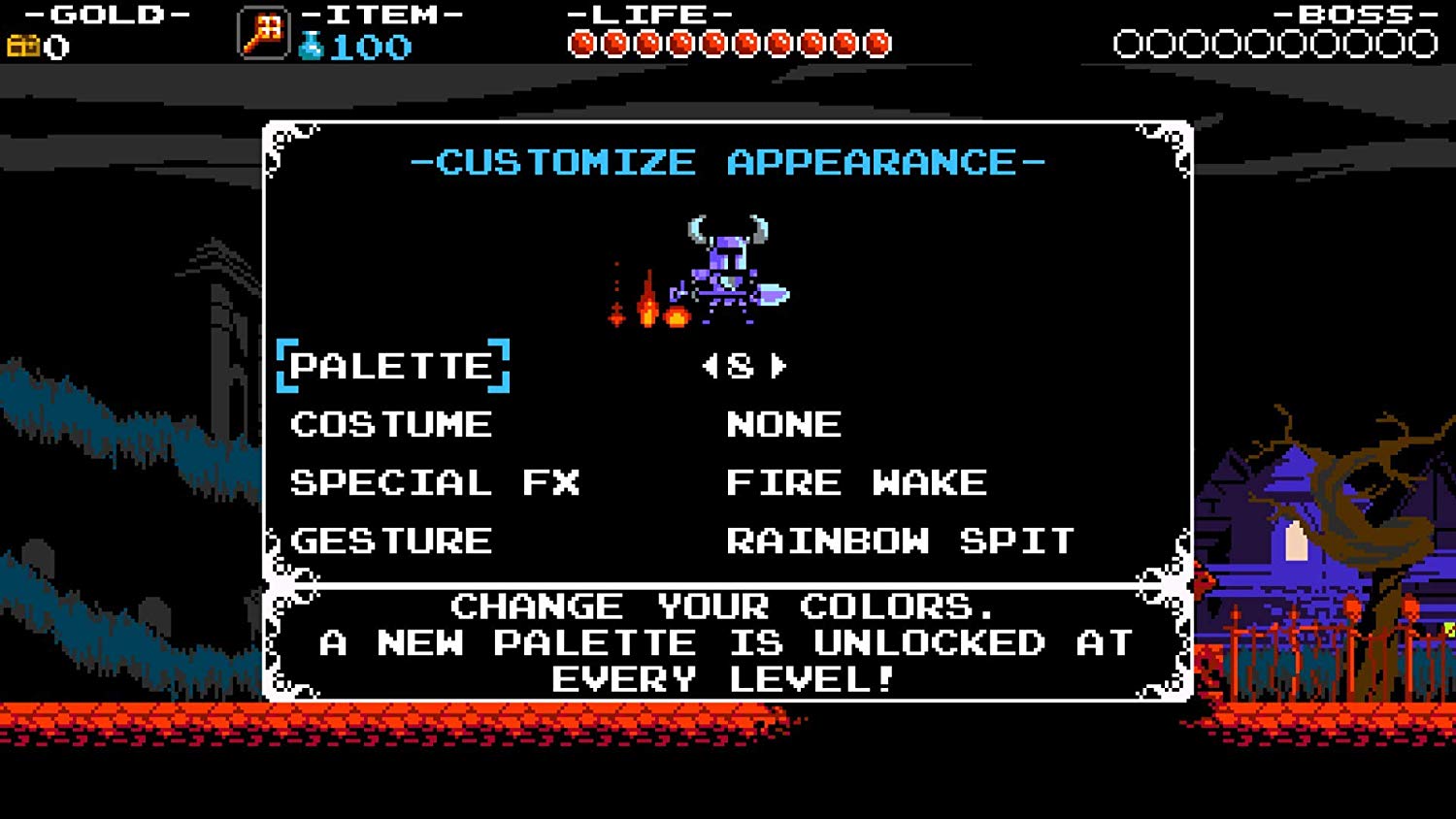The width and height of the screenshot is (1456, 819).
Task: Toggle the costume setting off NONE
Action: coord(783,424)
